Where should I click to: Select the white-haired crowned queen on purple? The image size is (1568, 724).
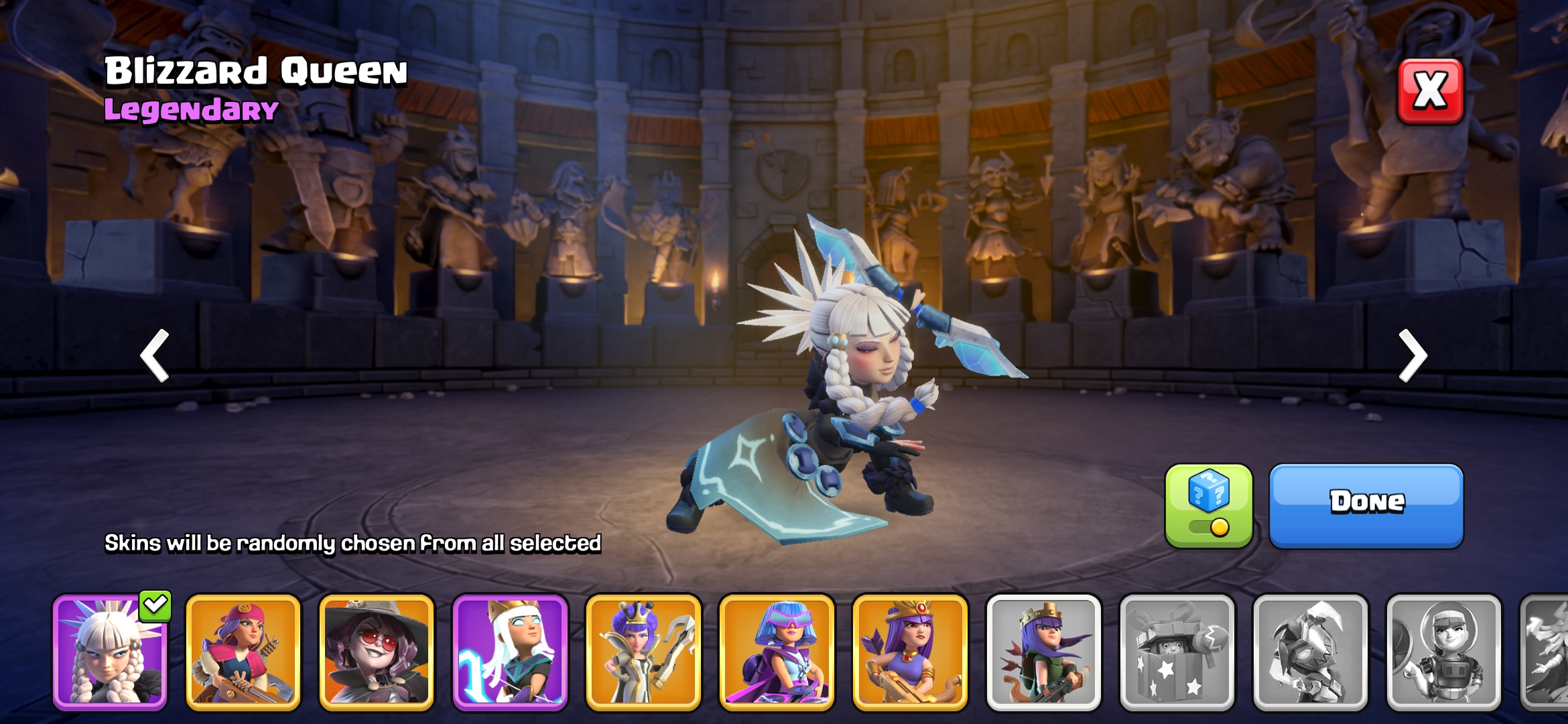(510, 652)
